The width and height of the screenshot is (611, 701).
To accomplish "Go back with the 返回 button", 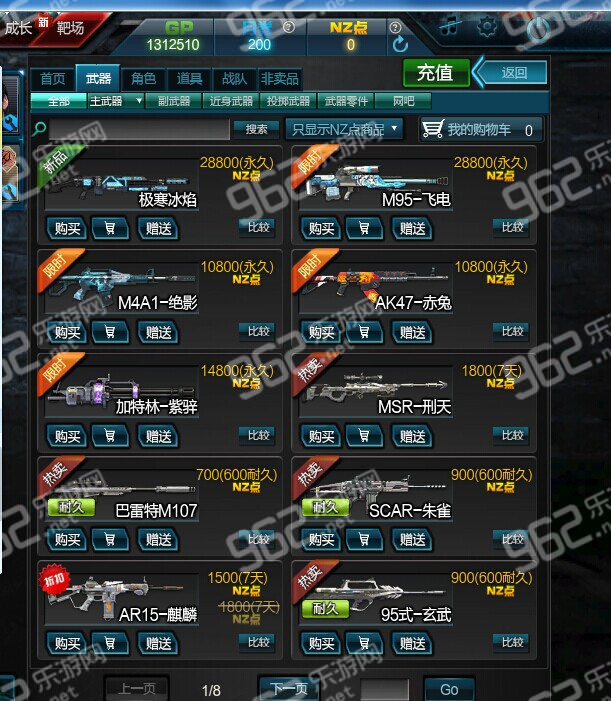I will pos(513,72).
